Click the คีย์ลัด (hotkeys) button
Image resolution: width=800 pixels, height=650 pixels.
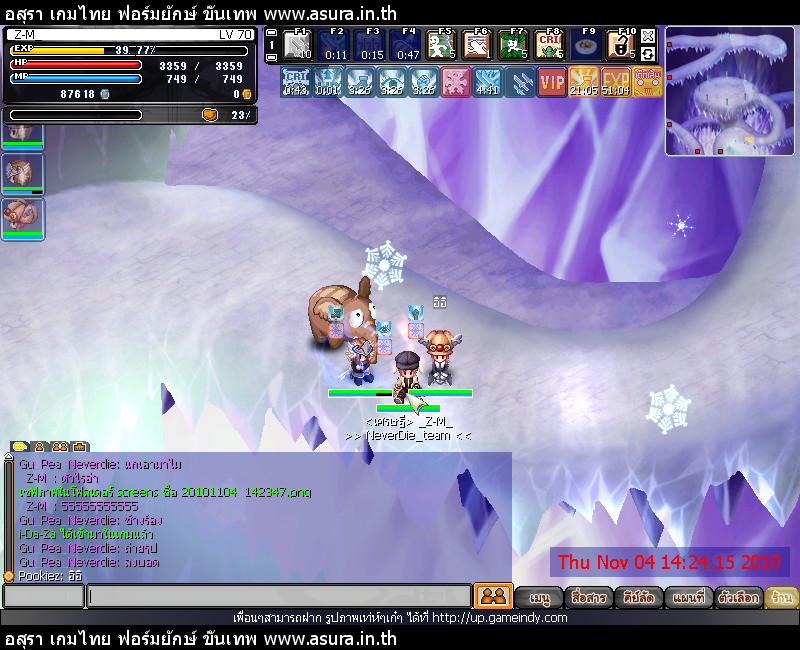pos(637,597)
